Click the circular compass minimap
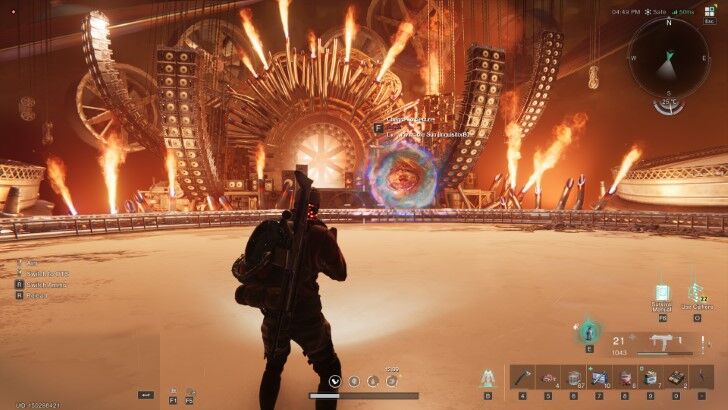 coord(668,58)
